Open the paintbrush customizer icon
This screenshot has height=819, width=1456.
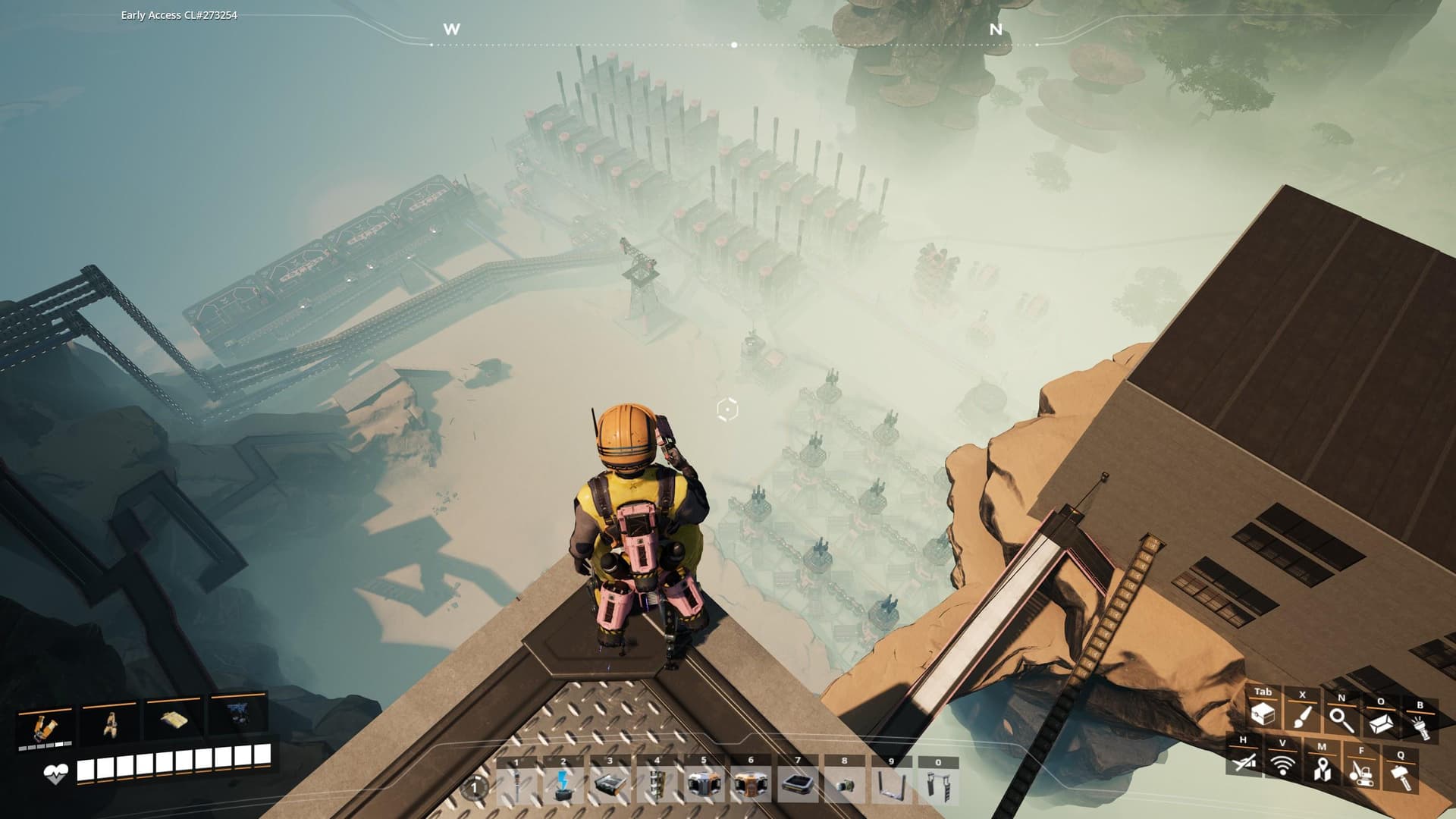point(1302,717)
